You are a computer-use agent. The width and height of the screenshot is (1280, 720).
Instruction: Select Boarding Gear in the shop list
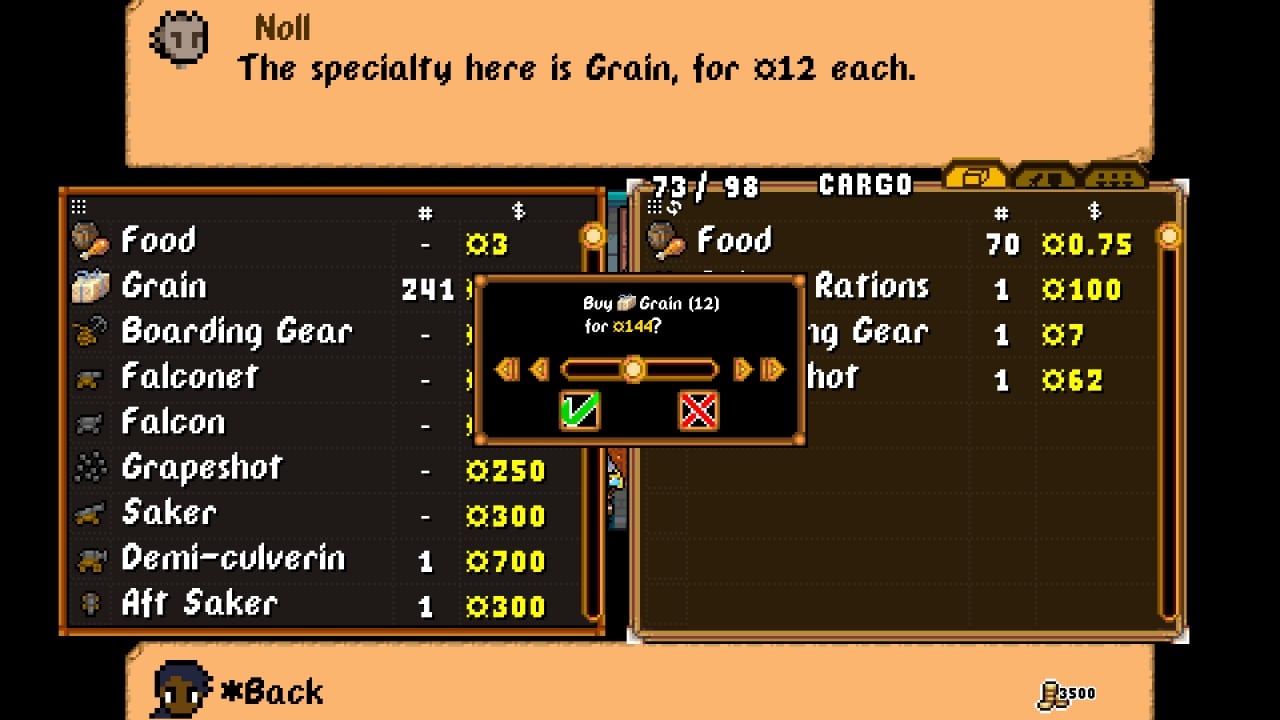(x=236, y=332)
